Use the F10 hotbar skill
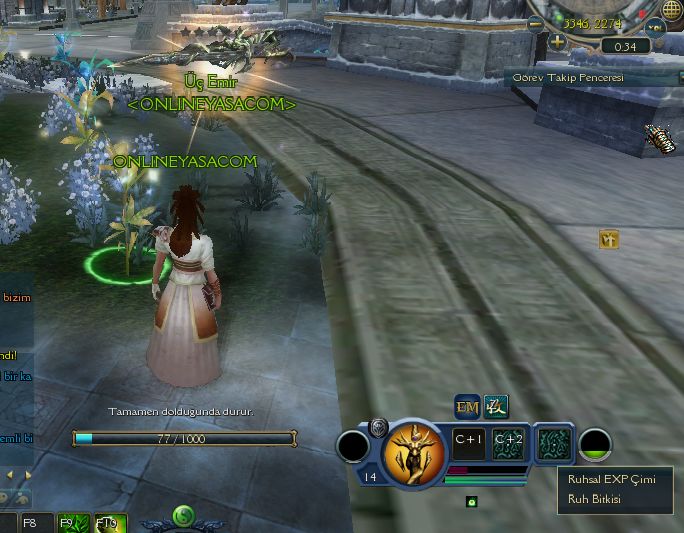 click(x=107, y=523)
